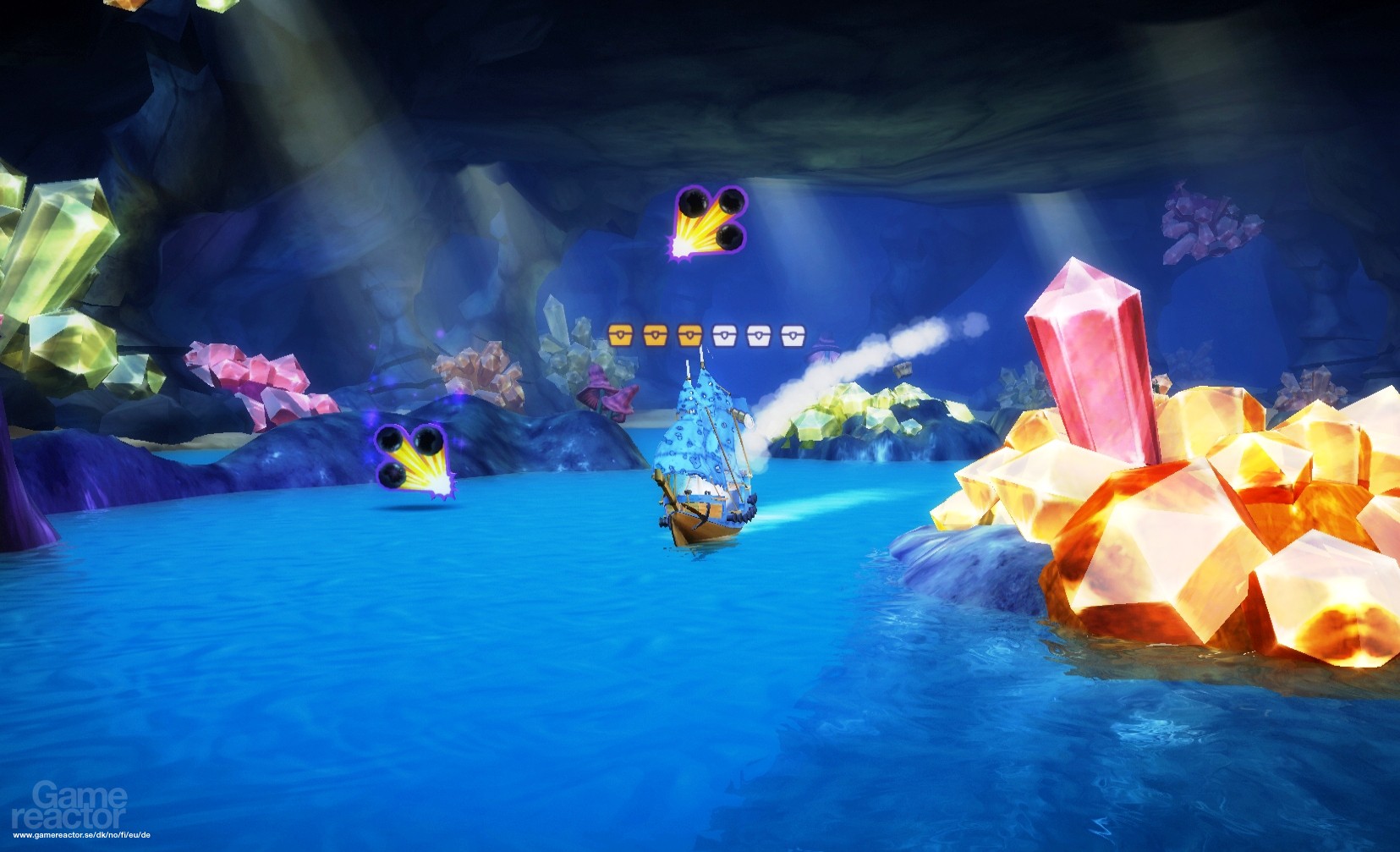Click the third filled treasure chest icon
Image resolution: width=1400 pixels, height=852 pixels.
pyautogui.click(x=690, y=335)
